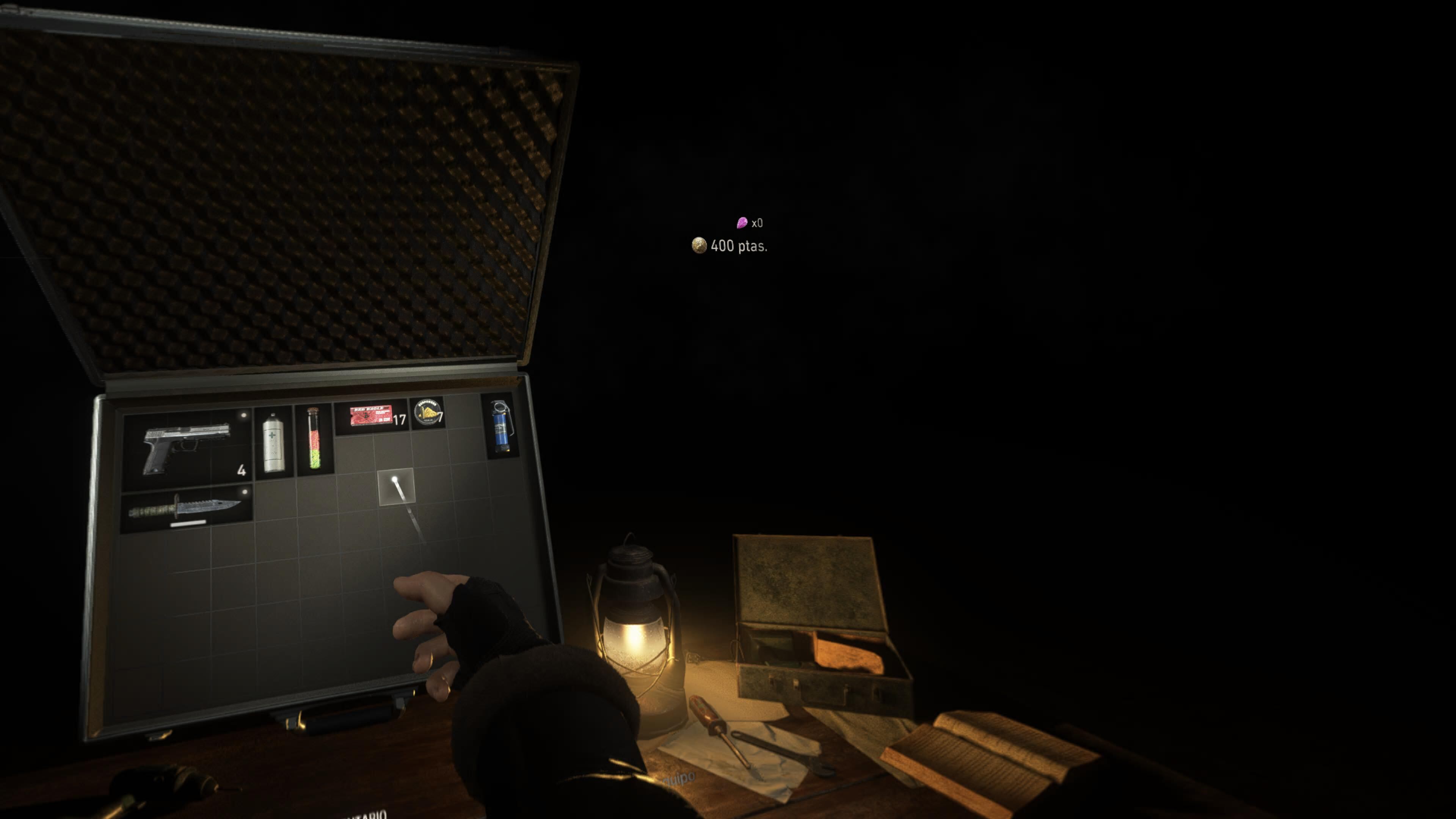Select the red and green mixed herb vial

(x=314, y=438)
